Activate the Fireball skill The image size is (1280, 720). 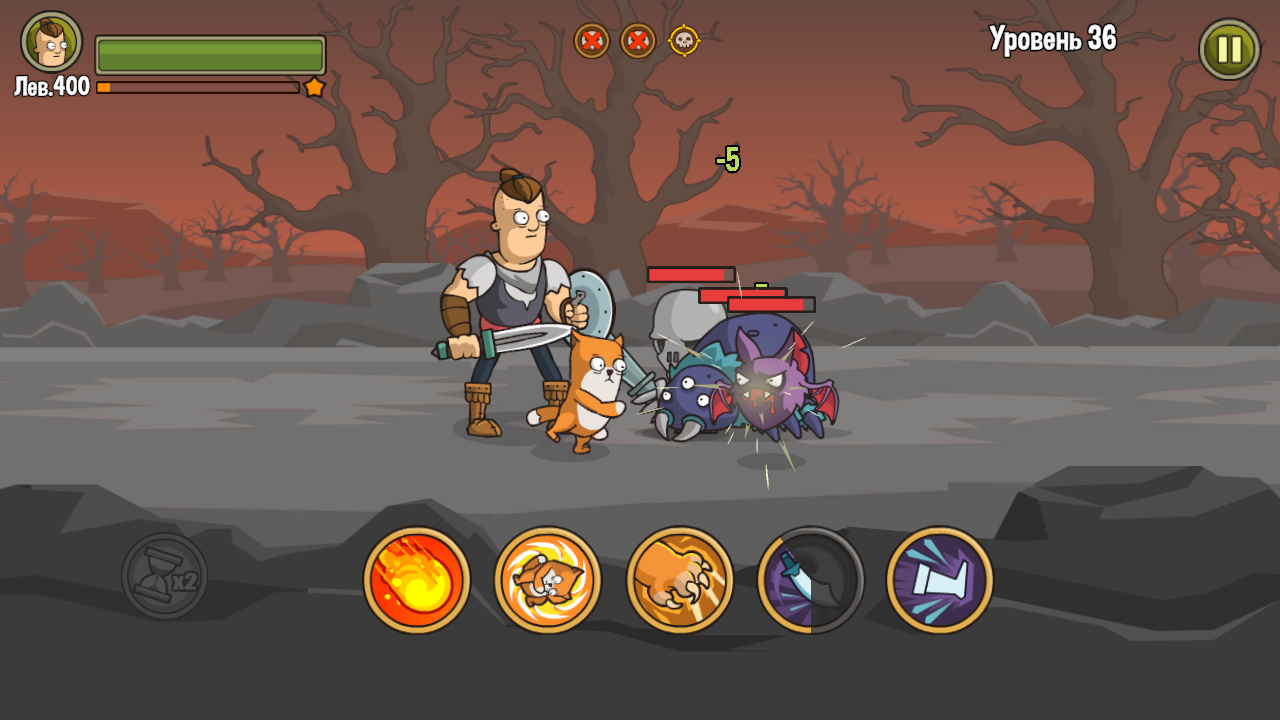point(416,580)
